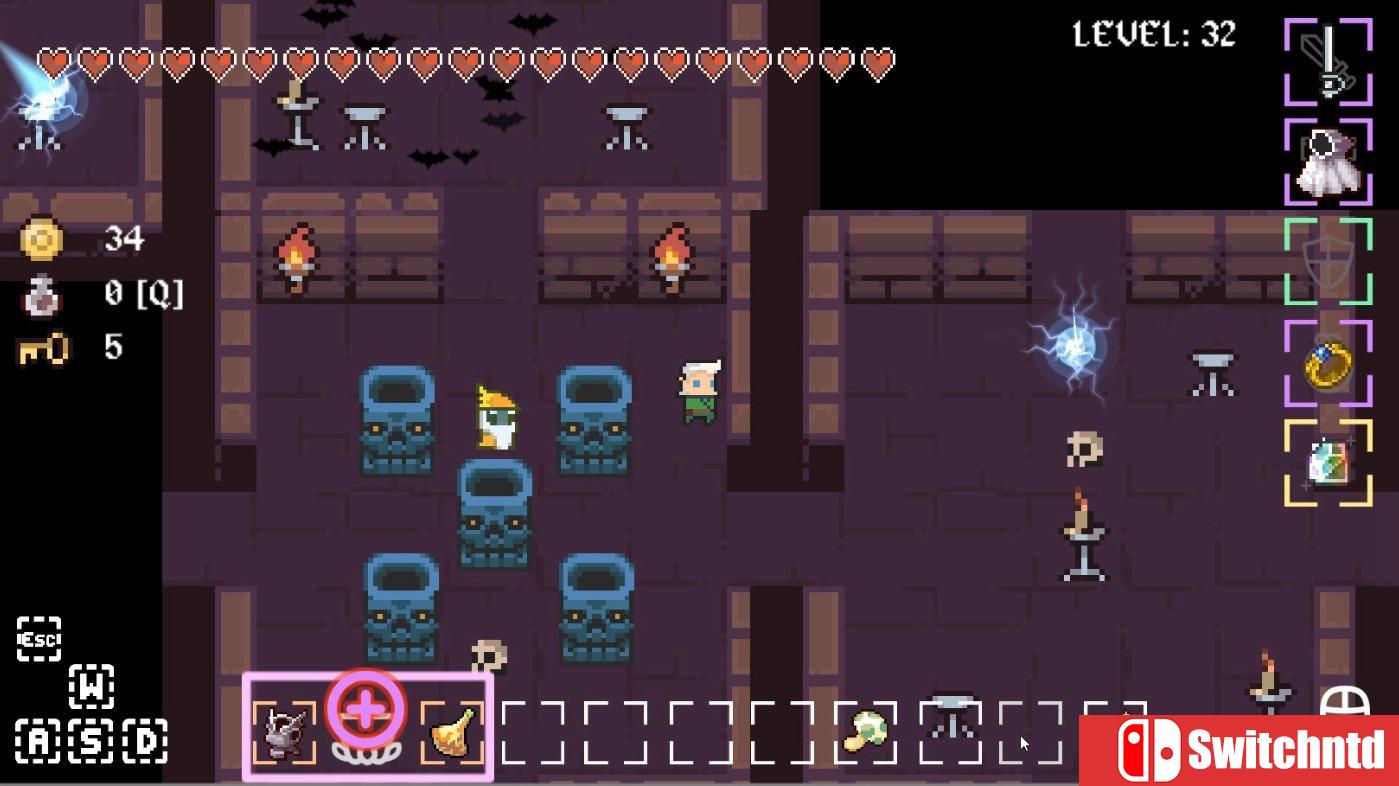Open the spellbook equipment slot

[1327, 460]
